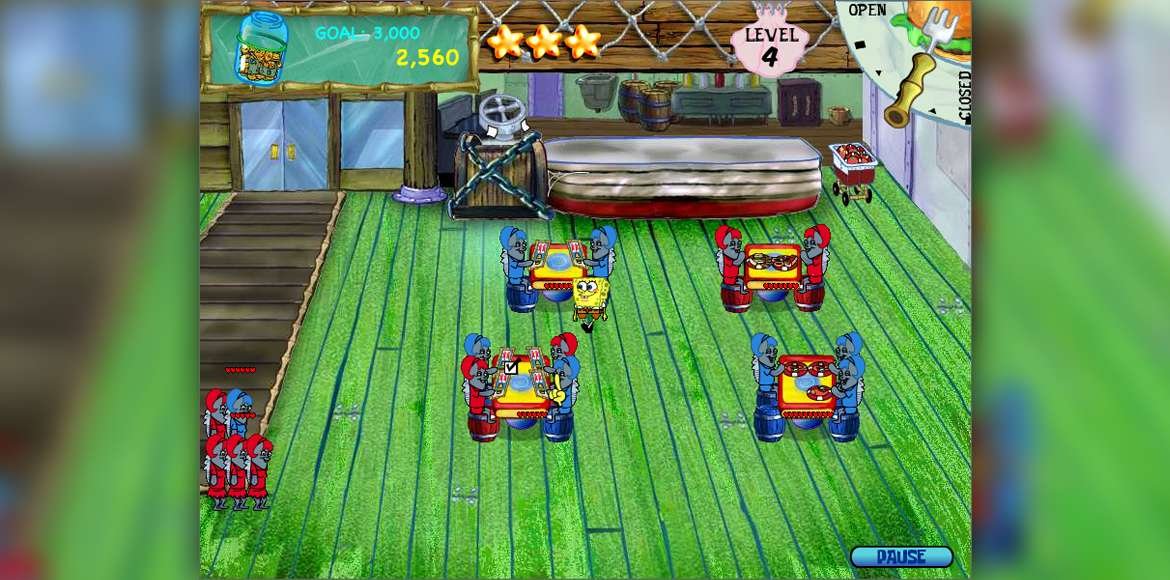
Task: Pause the game with the PAUSE button
Action: (901, 557)
